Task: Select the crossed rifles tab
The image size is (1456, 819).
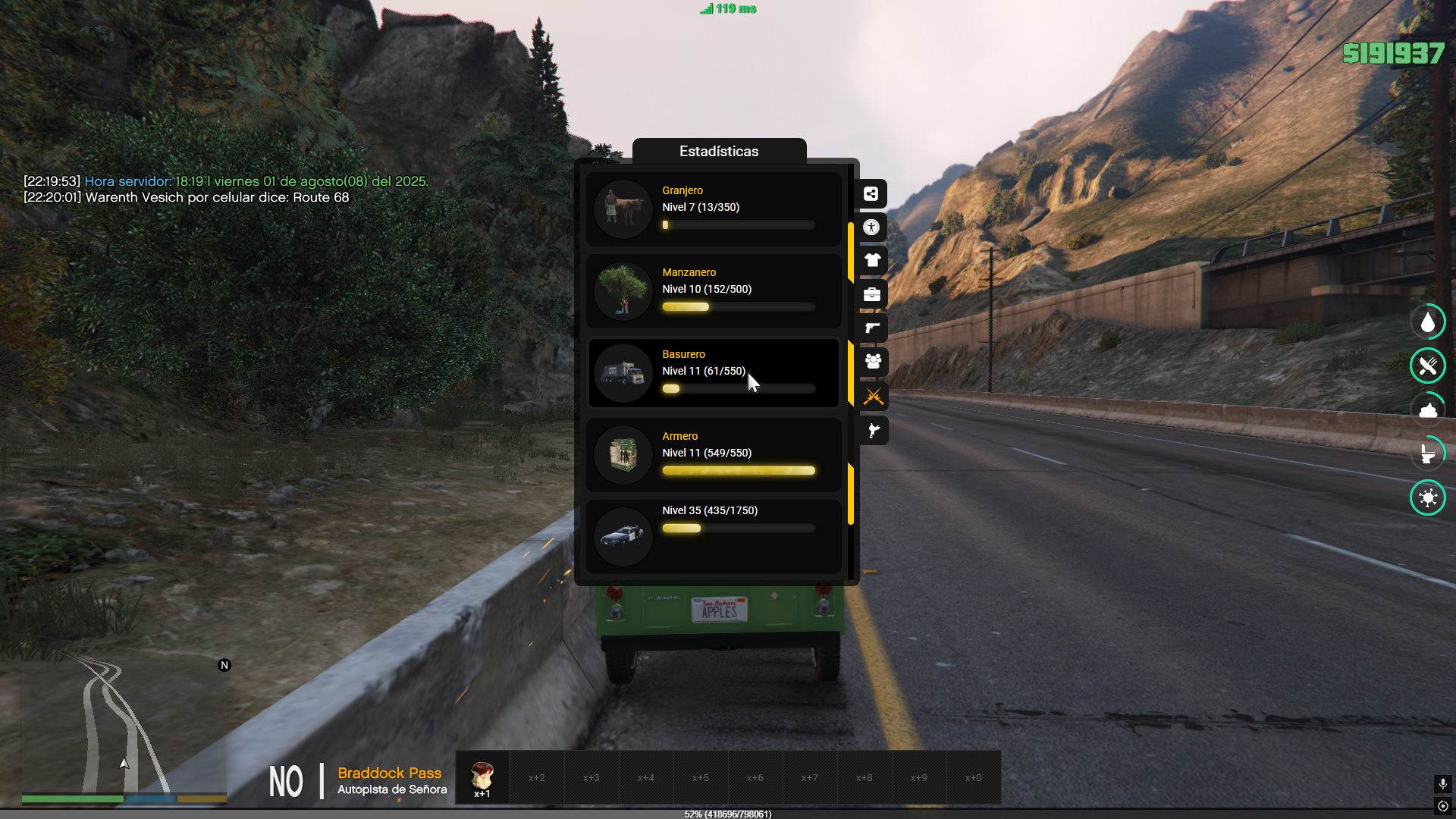Action: (872, 396)
